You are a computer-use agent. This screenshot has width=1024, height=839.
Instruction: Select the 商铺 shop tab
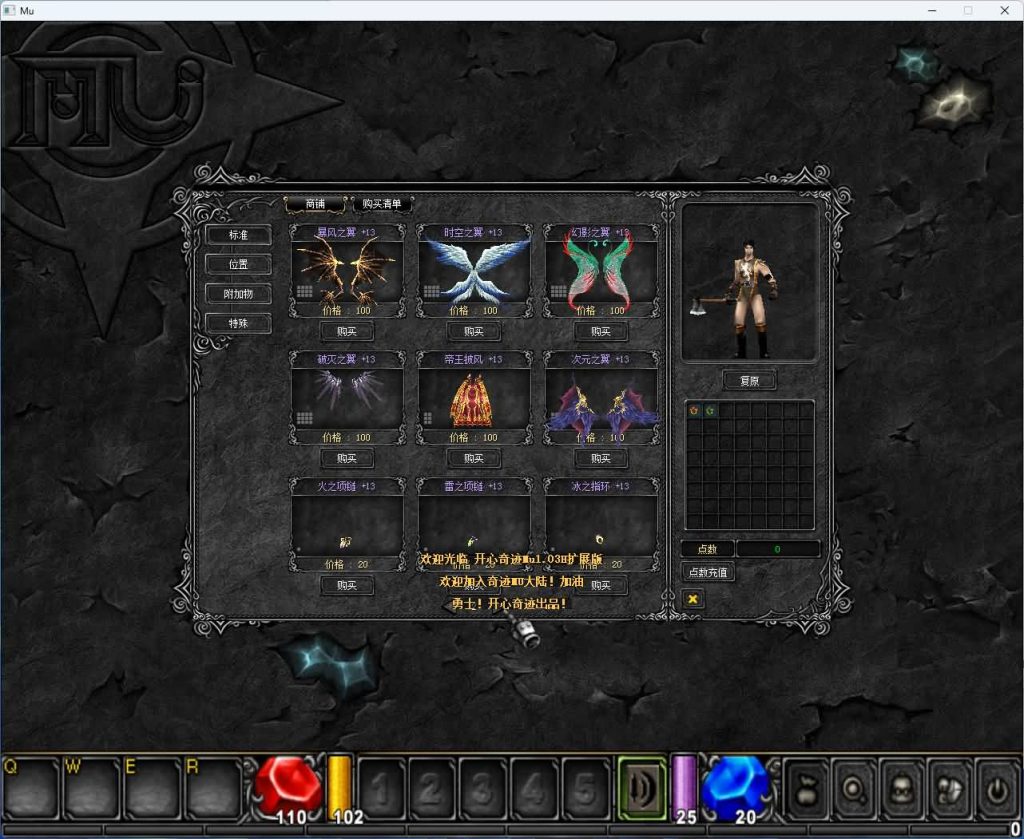click(315, 204)
